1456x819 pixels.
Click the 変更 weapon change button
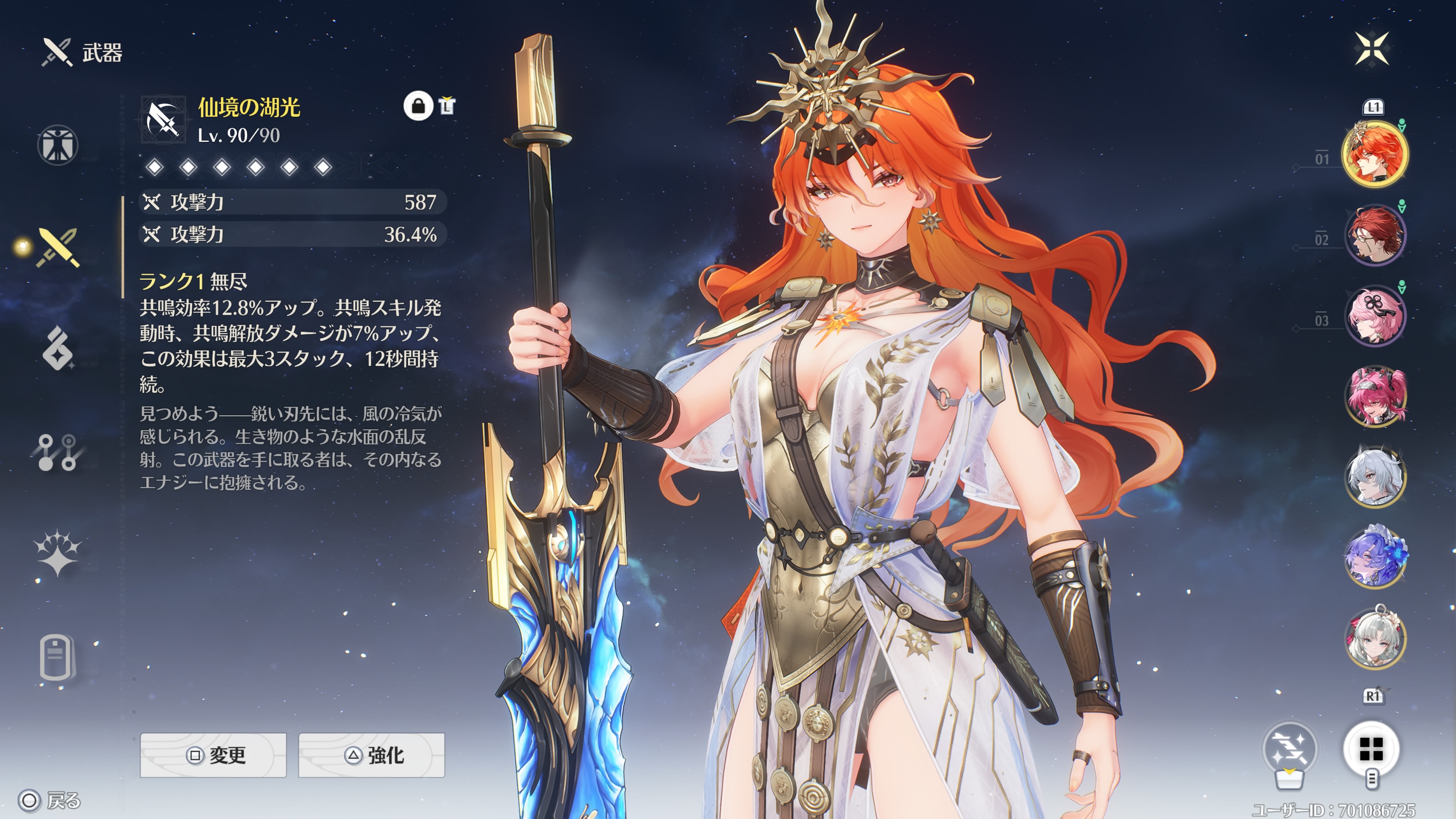pos(213,755)
